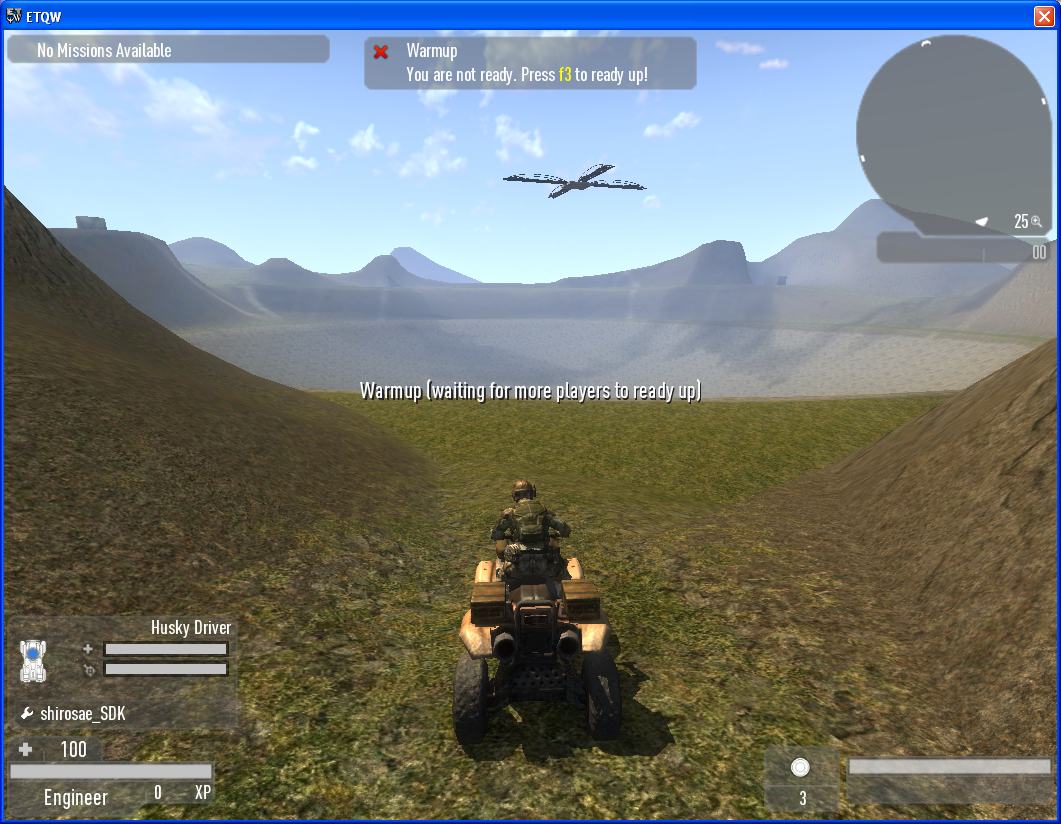This screenshot has height=824, width=1061.
Task: Click the minimap zoom magnifier icon
Action: click(x=1037, y=221)
